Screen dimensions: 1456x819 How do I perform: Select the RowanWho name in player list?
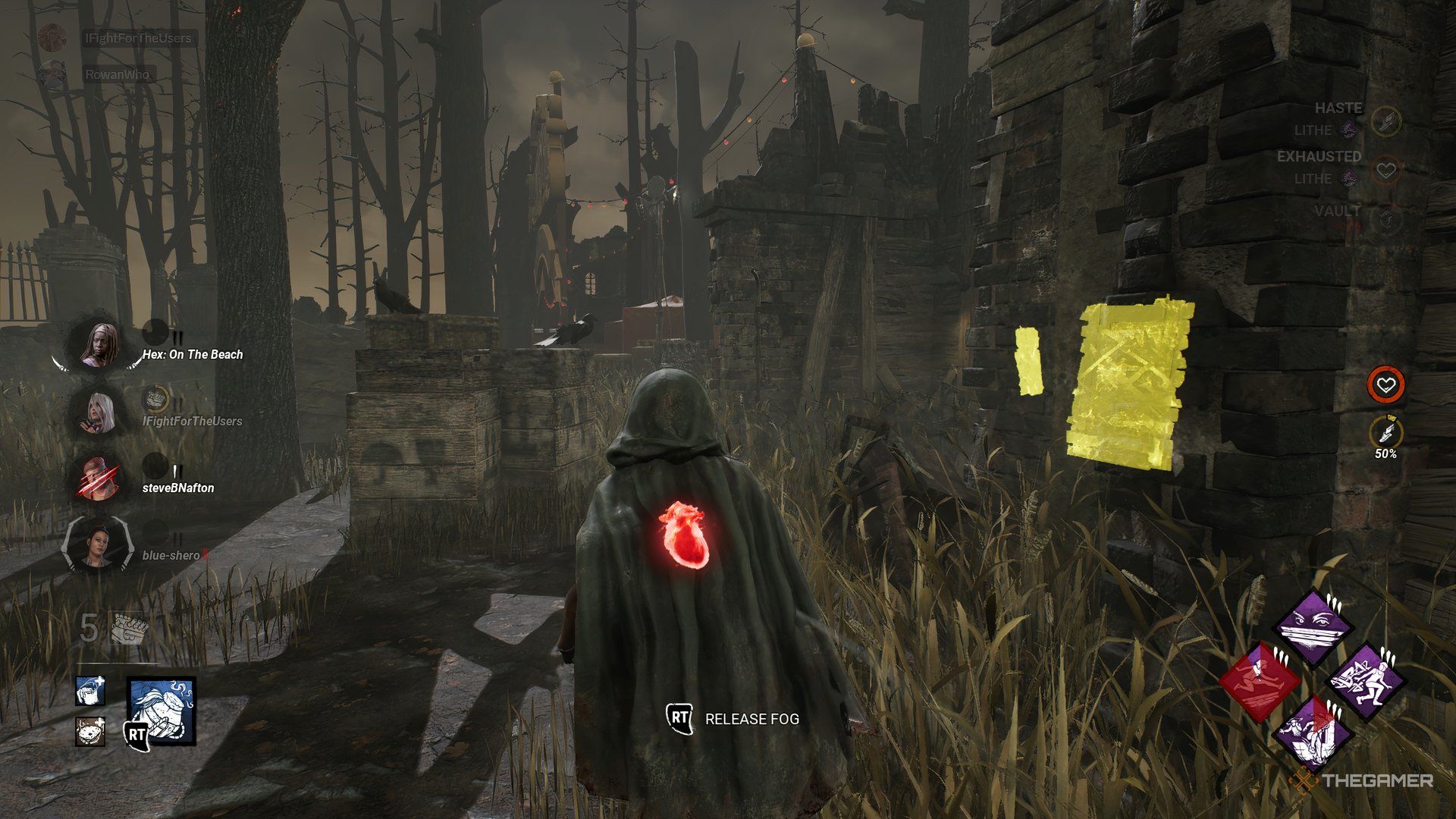tap(118, 75)
